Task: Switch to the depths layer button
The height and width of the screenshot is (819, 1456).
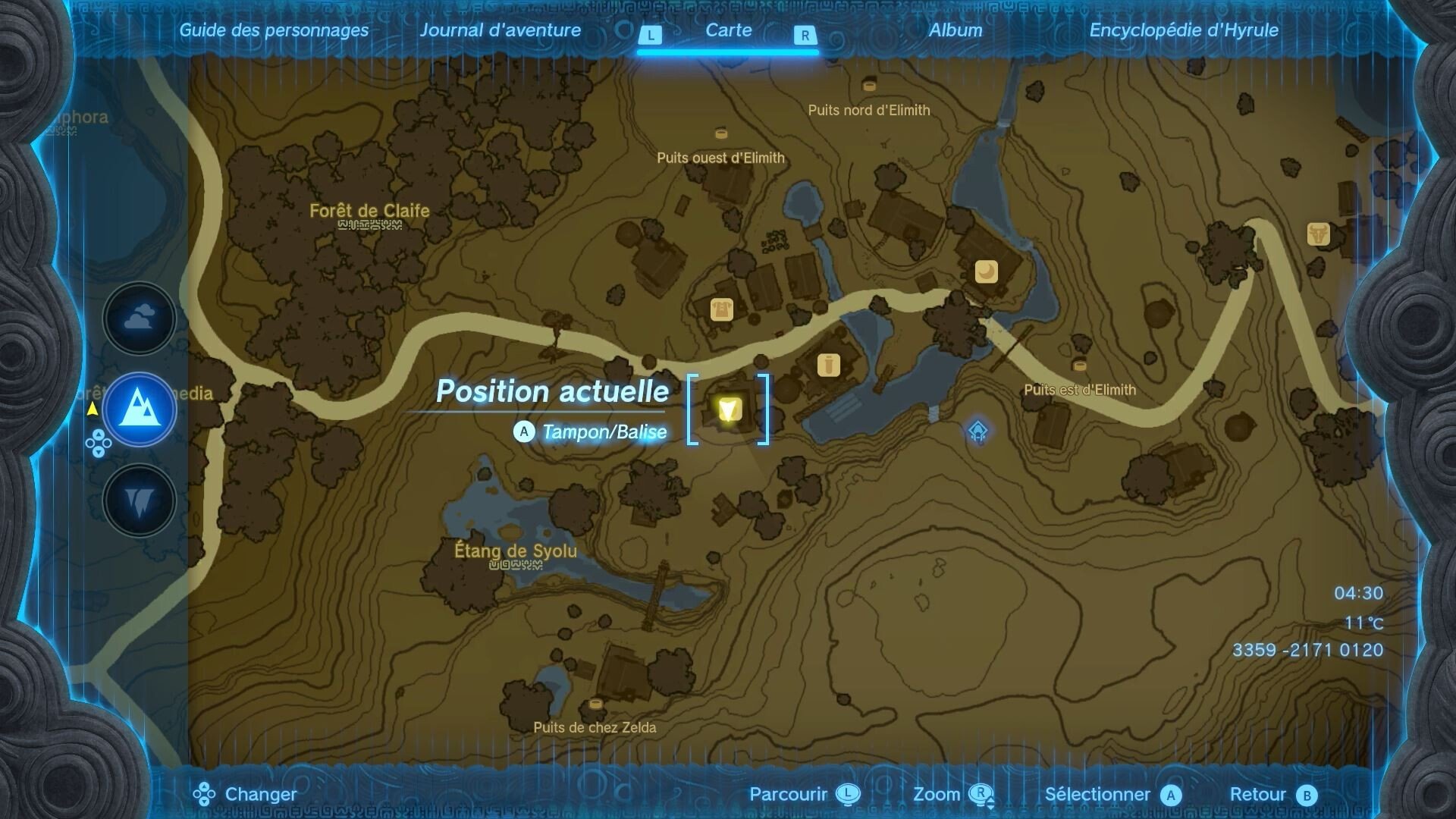Action: pyautogui.click(x=140, y=500)
